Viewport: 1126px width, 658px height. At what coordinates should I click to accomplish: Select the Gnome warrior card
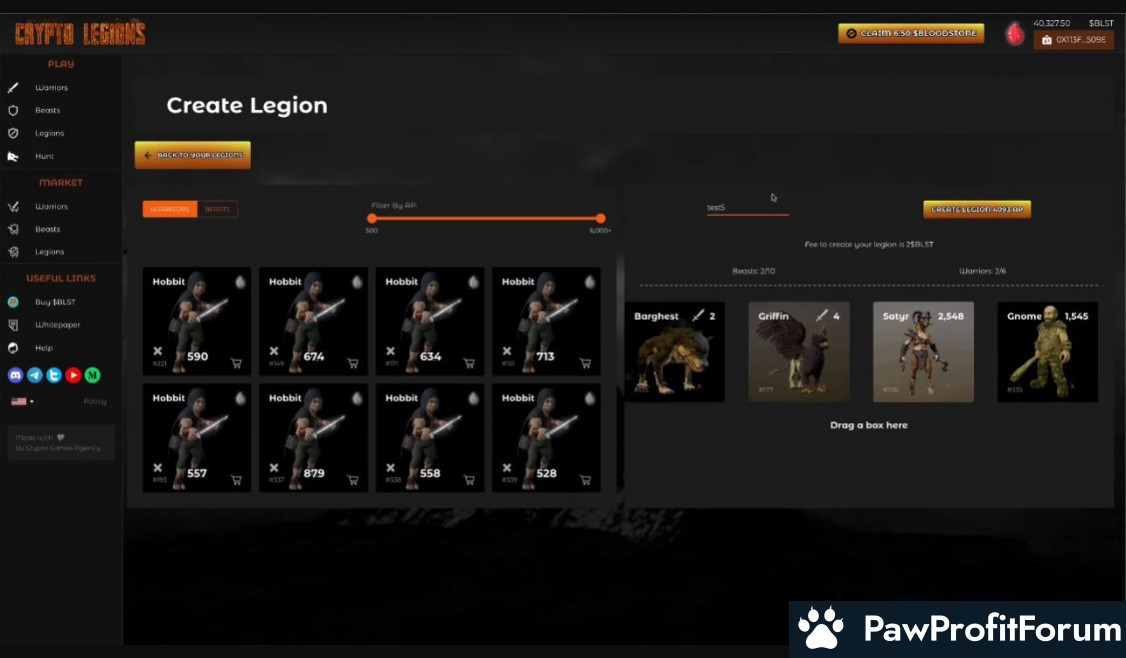pyautogui.click(x=1047, y=352)
